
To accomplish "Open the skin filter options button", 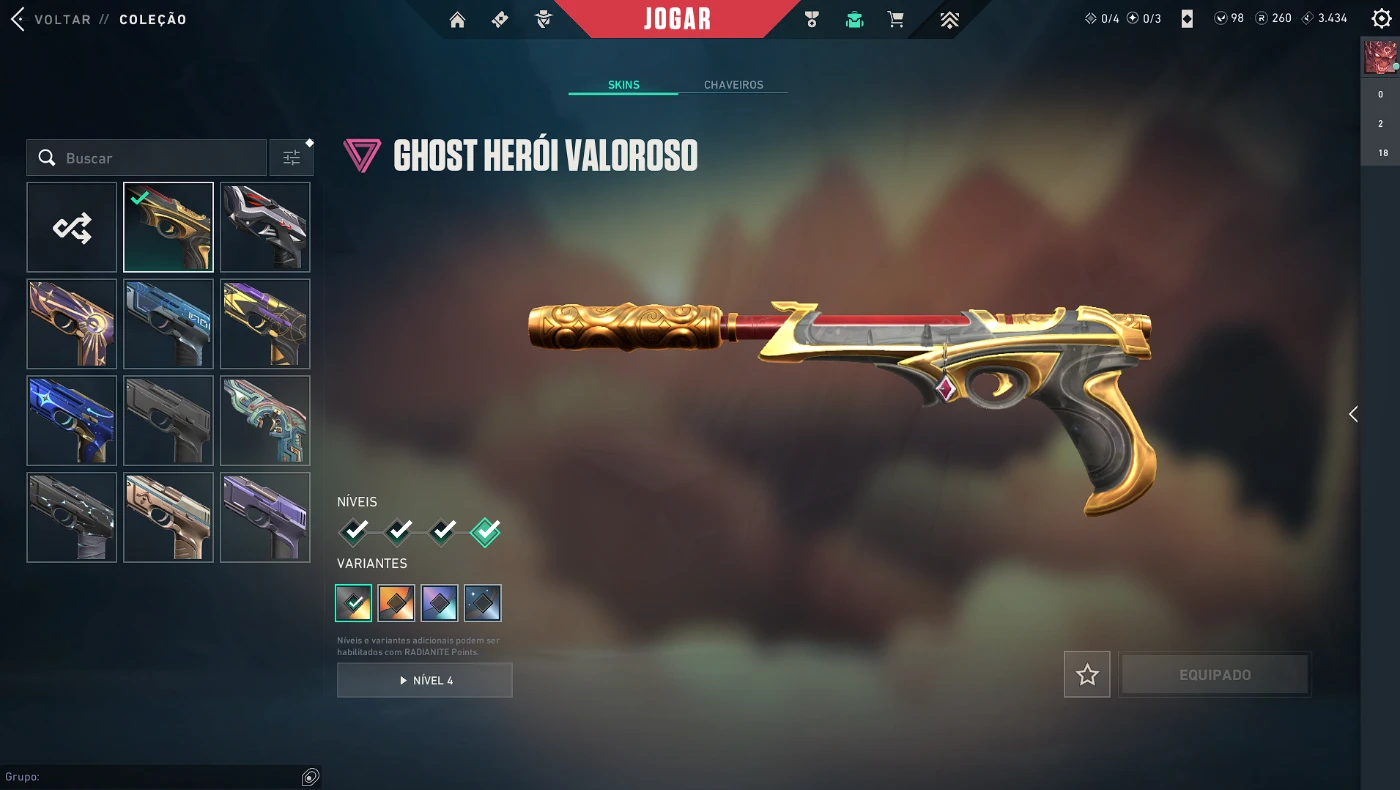I will pyautogui.click(x=291, y=158).
